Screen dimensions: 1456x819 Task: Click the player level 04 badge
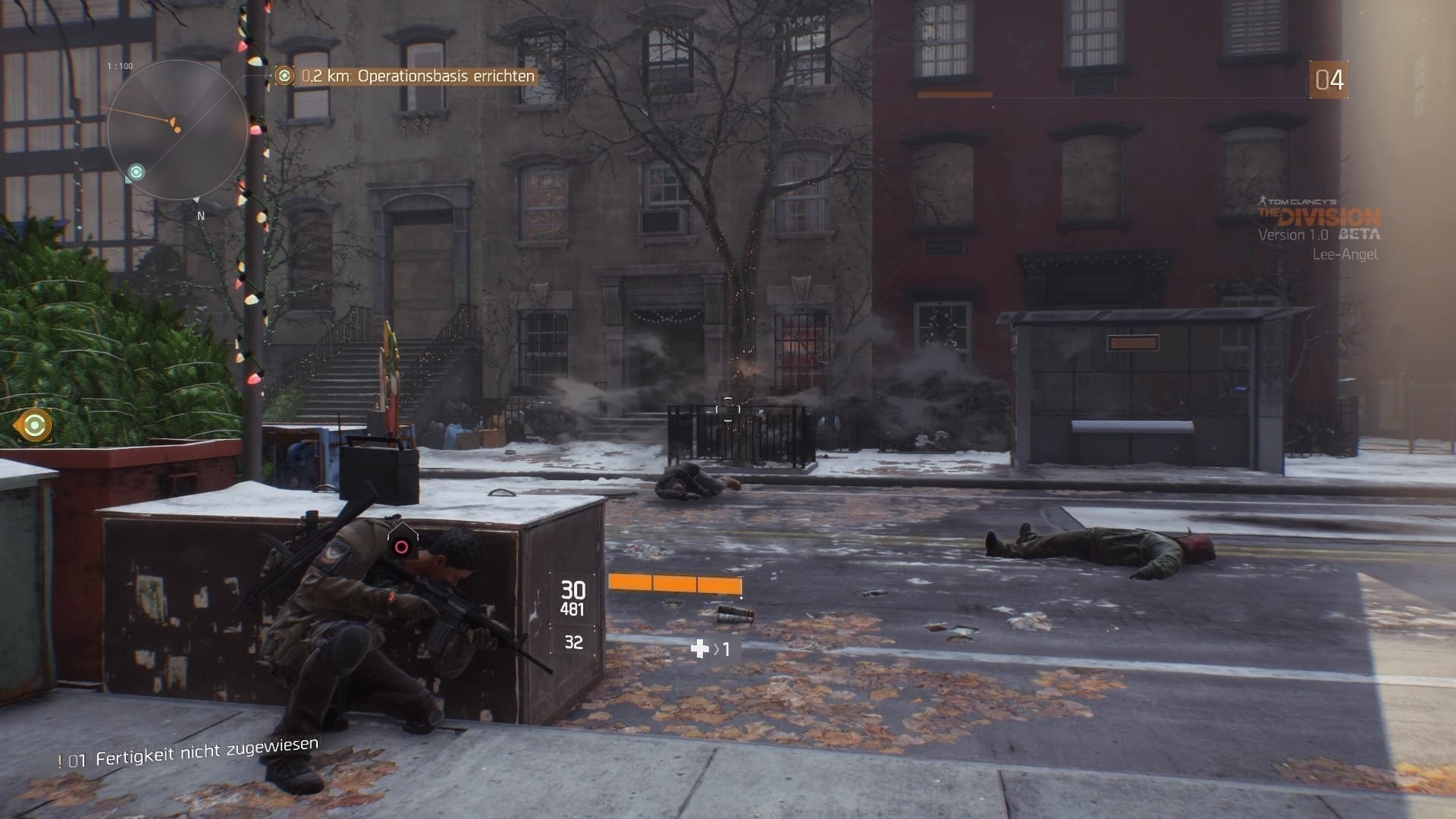point(1328,80)
